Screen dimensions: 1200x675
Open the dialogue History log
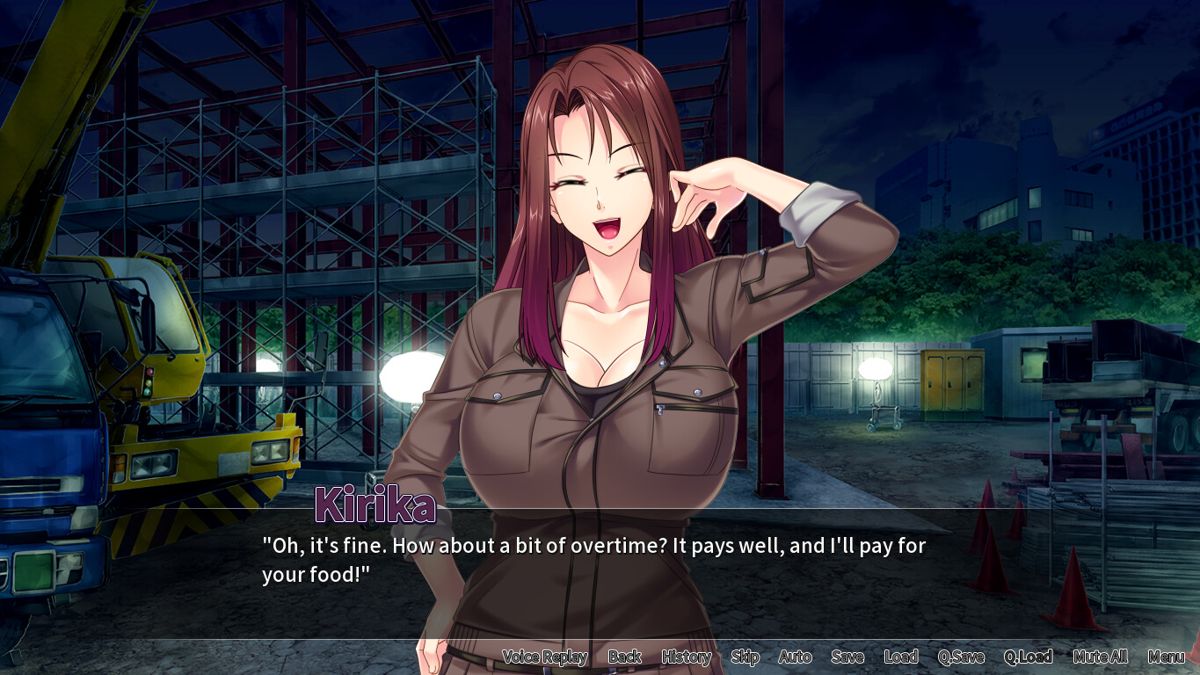686,657
